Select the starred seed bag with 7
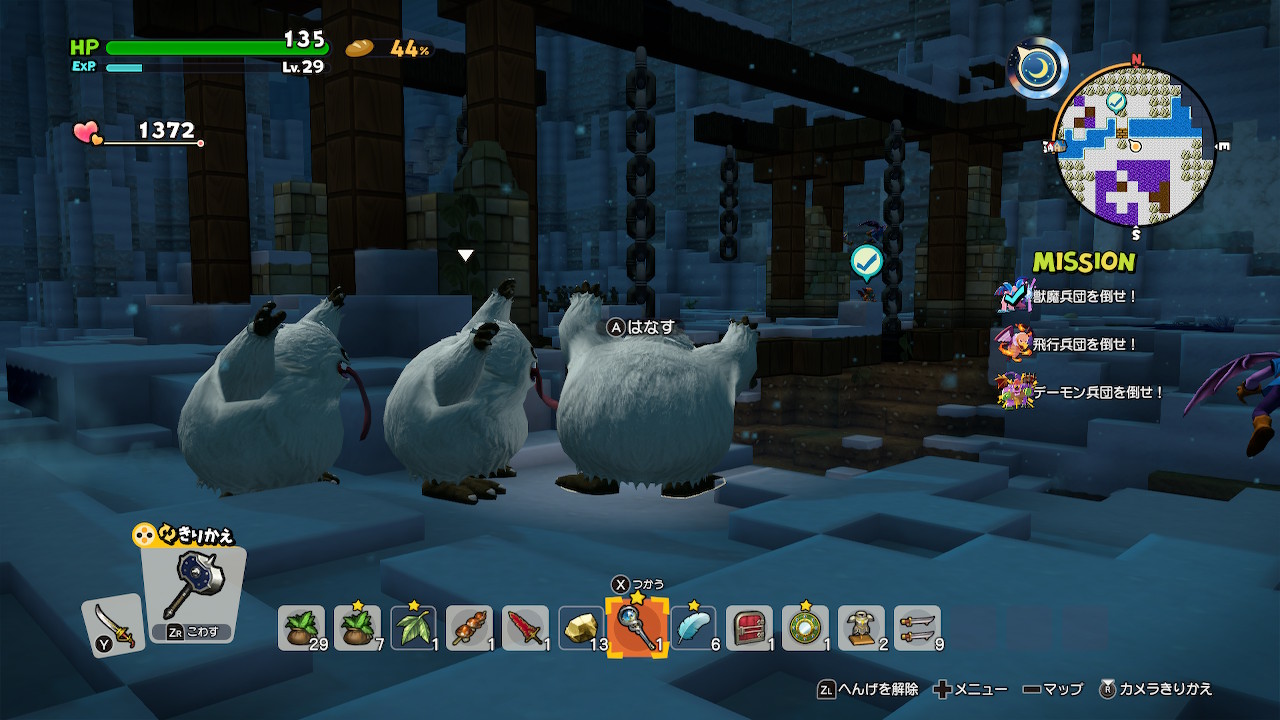The image size is (1280, 720). click(358, 629)
